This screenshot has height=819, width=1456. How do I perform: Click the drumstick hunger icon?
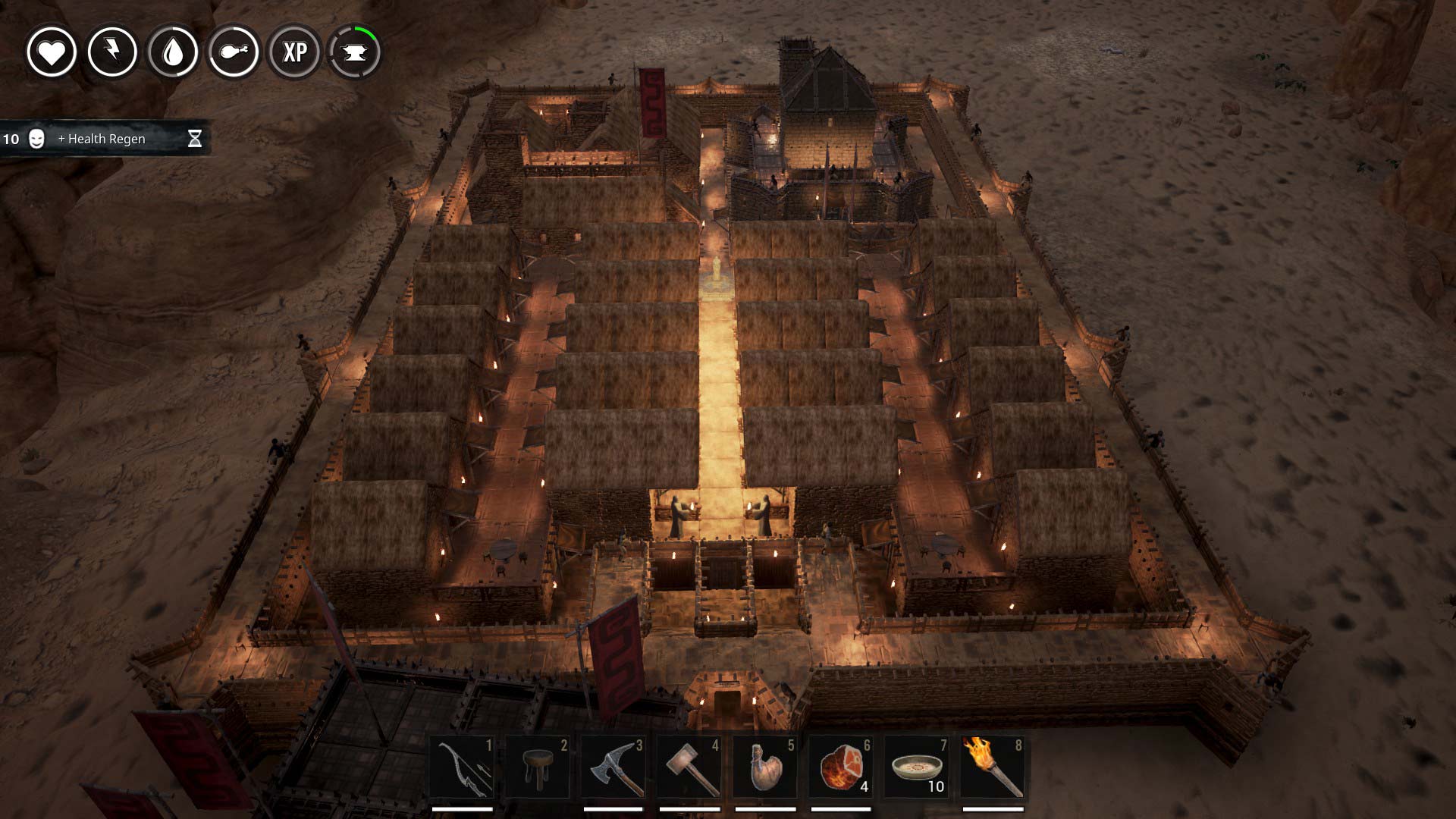234,52
